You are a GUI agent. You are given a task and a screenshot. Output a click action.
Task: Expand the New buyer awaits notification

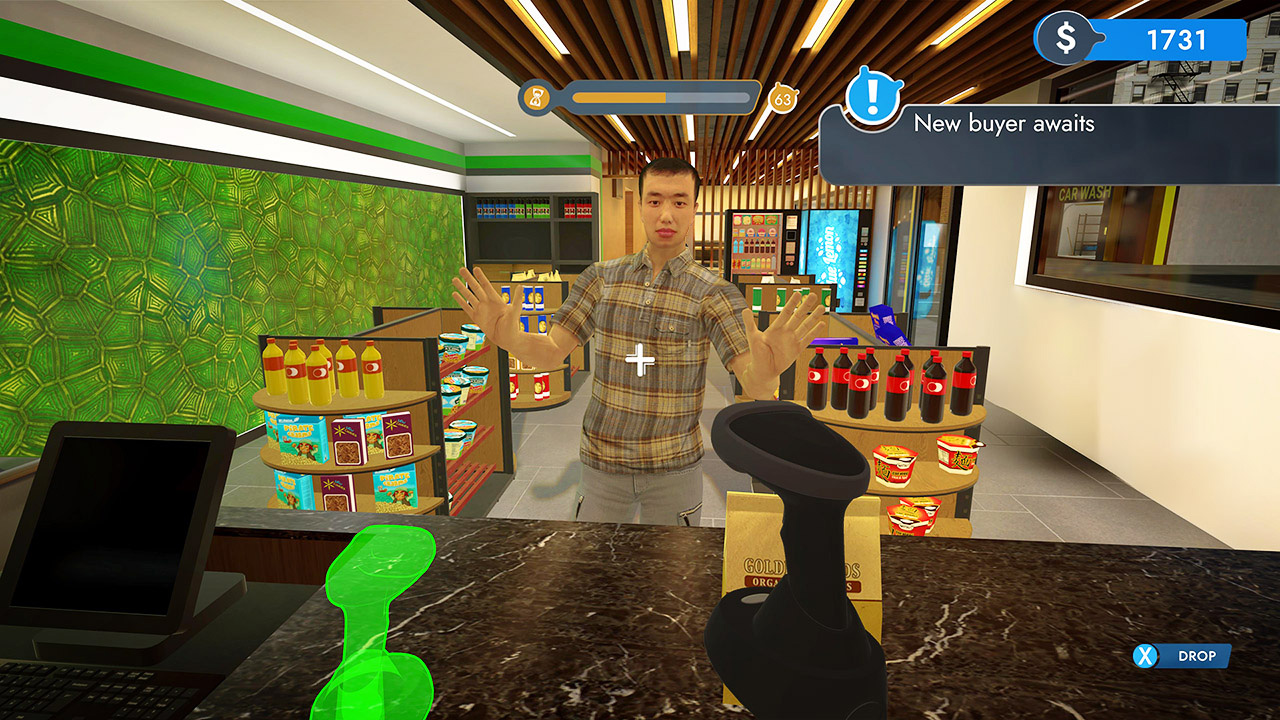[1003, 124]
